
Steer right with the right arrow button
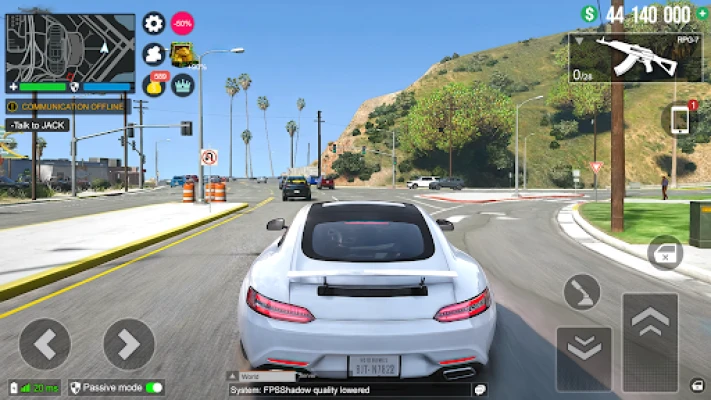coord(129,344)
